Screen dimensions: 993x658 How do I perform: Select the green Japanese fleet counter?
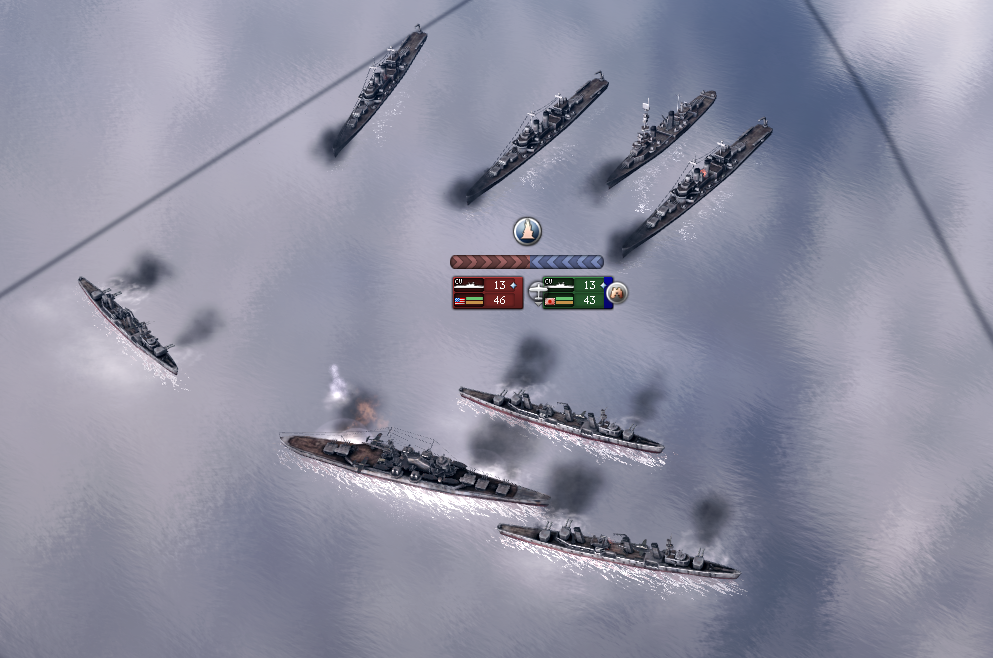575,293
